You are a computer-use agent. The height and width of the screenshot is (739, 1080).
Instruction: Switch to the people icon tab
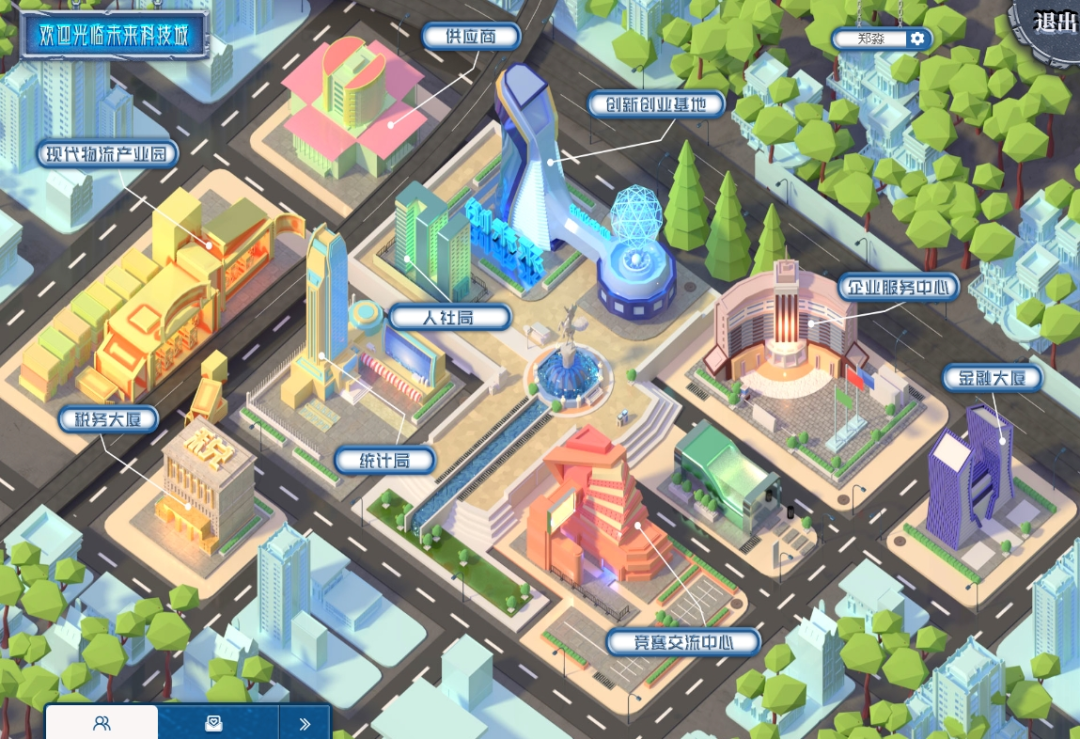101,723
